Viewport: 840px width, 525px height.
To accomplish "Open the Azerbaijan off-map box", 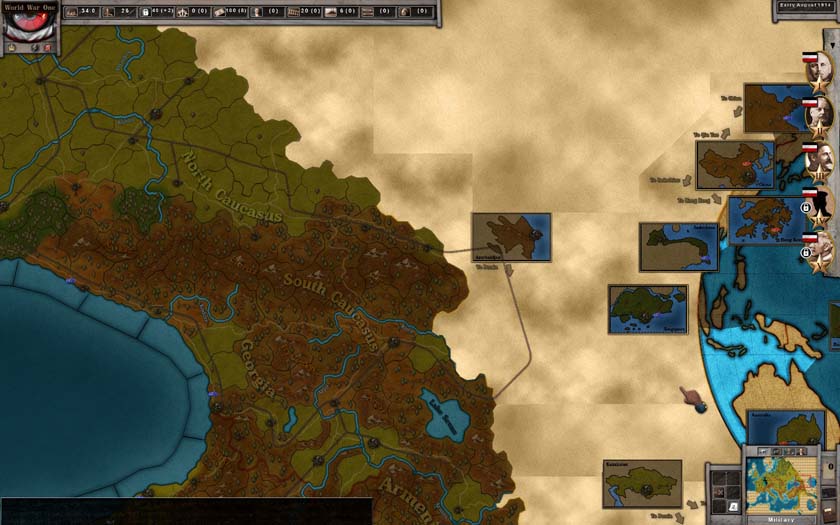I will [511, 237].
